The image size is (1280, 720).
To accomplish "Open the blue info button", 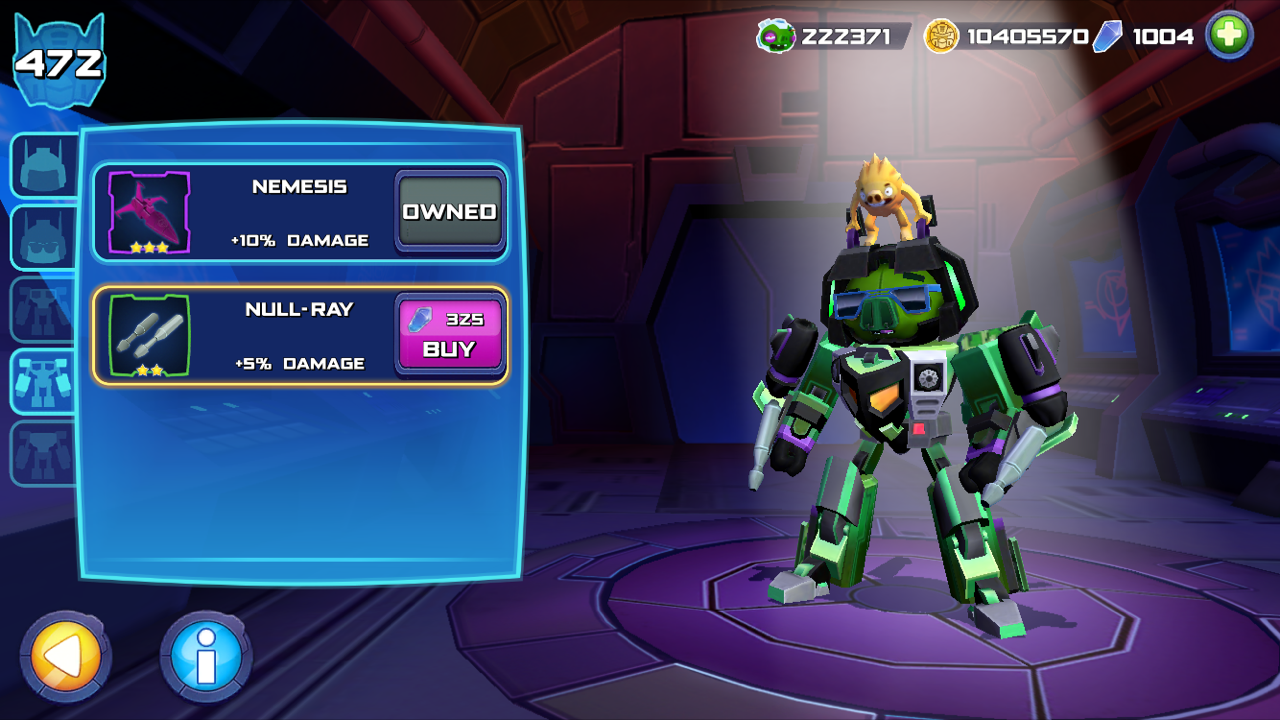I will click(x=206, y=656).
